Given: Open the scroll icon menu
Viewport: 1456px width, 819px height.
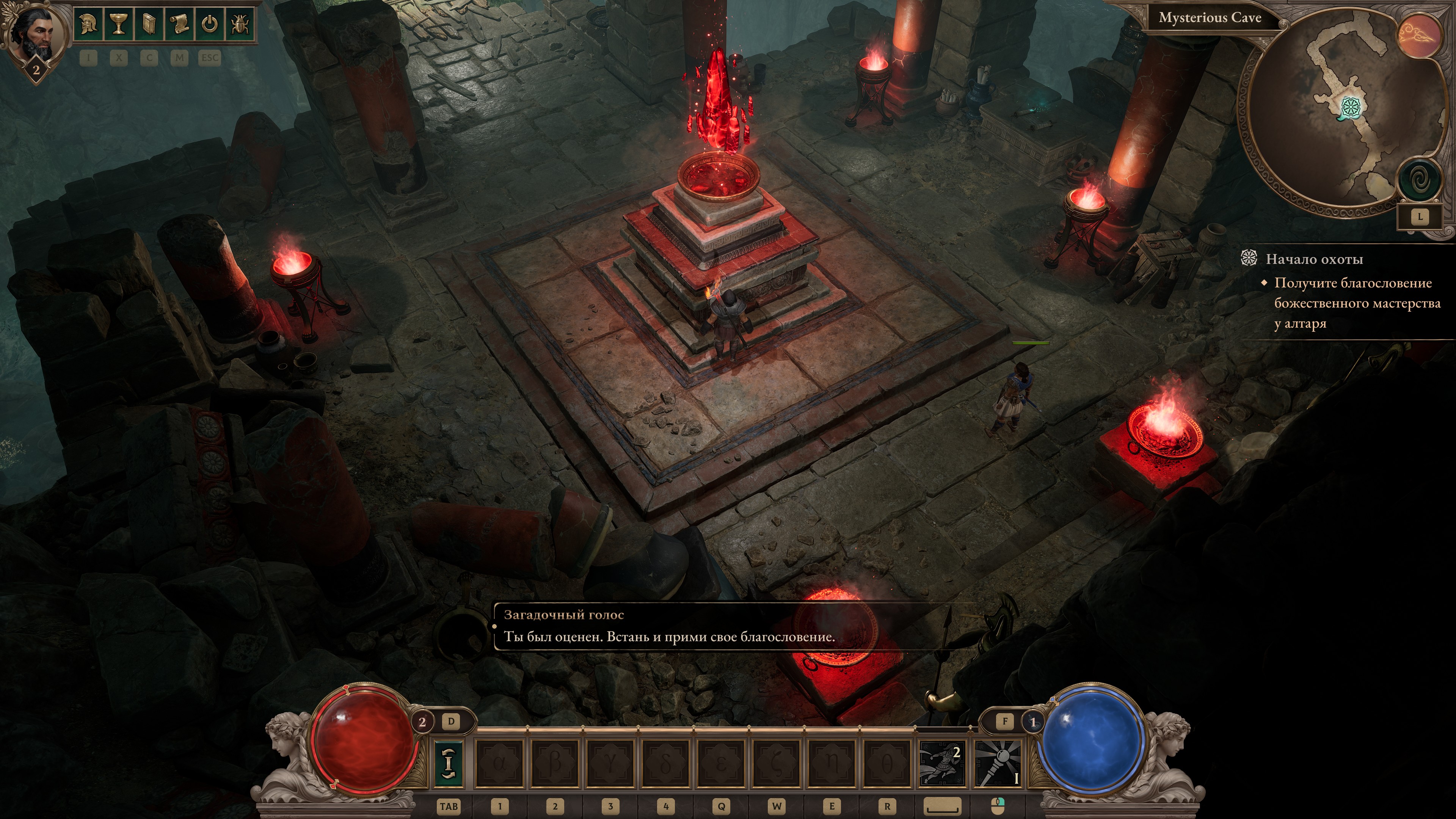Looking at the screenshot, I should coord(179,24).
